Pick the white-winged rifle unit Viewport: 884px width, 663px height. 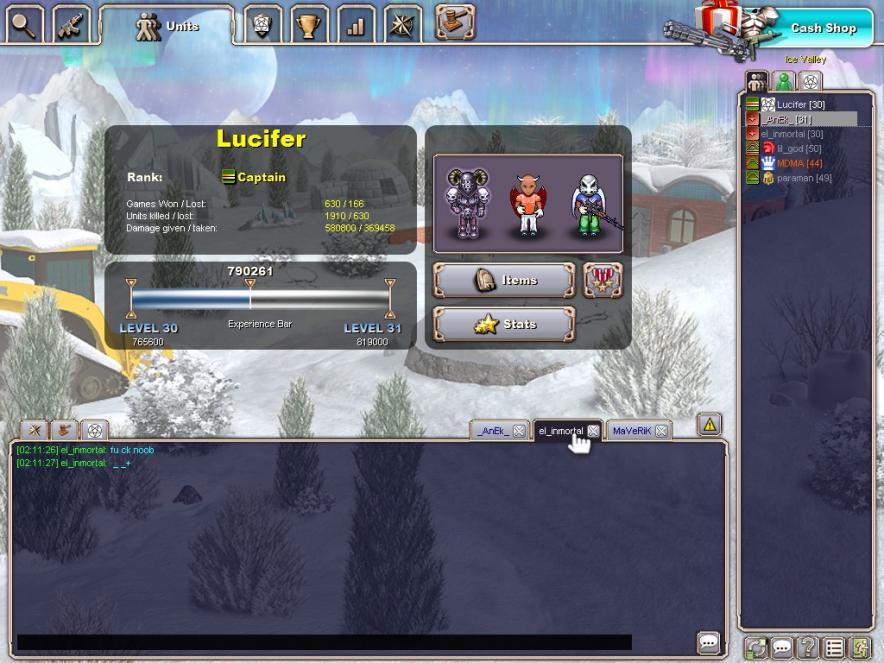[x=589, y=205]
